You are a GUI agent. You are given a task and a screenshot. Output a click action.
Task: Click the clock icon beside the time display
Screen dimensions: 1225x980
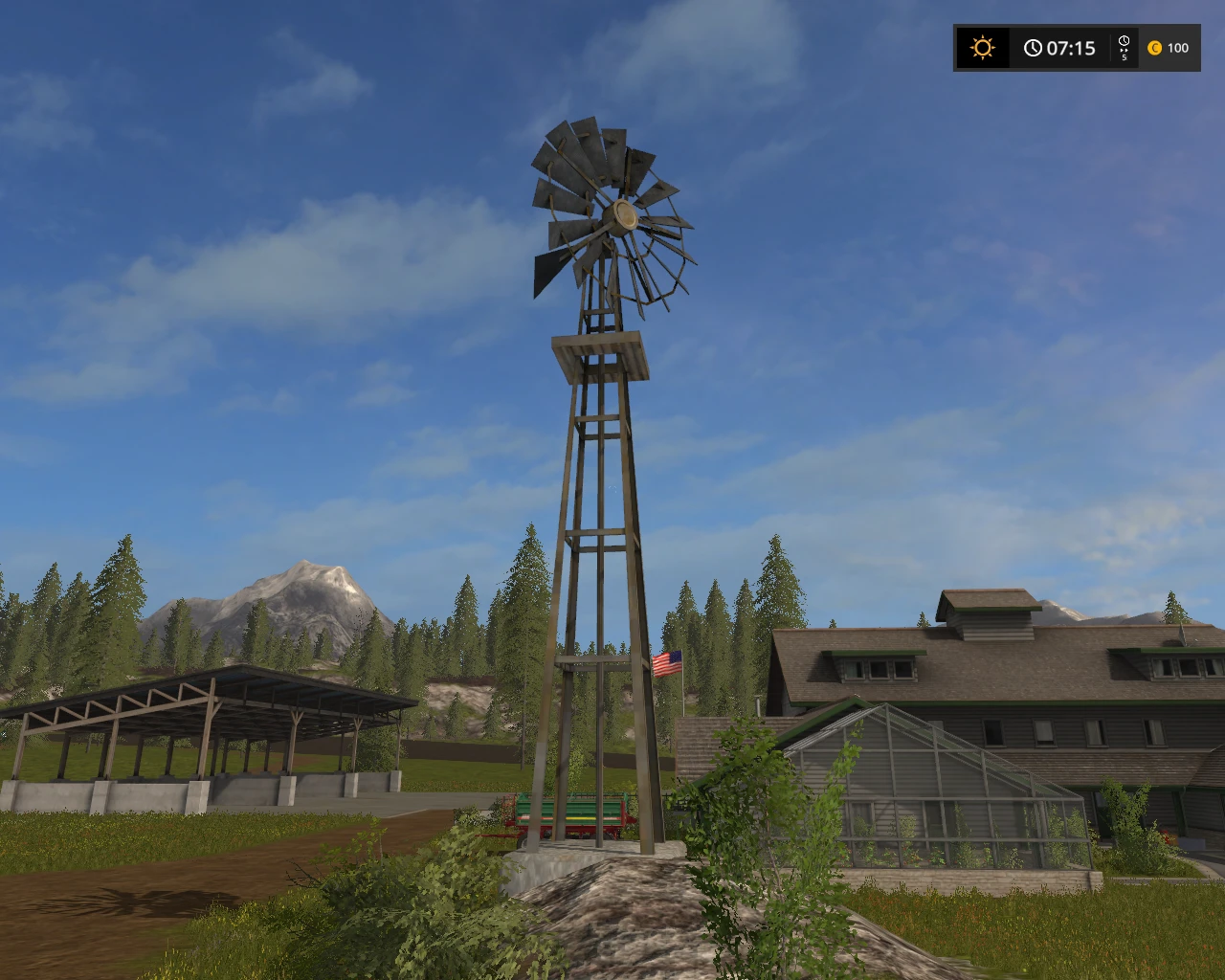tap(1033, 48)
